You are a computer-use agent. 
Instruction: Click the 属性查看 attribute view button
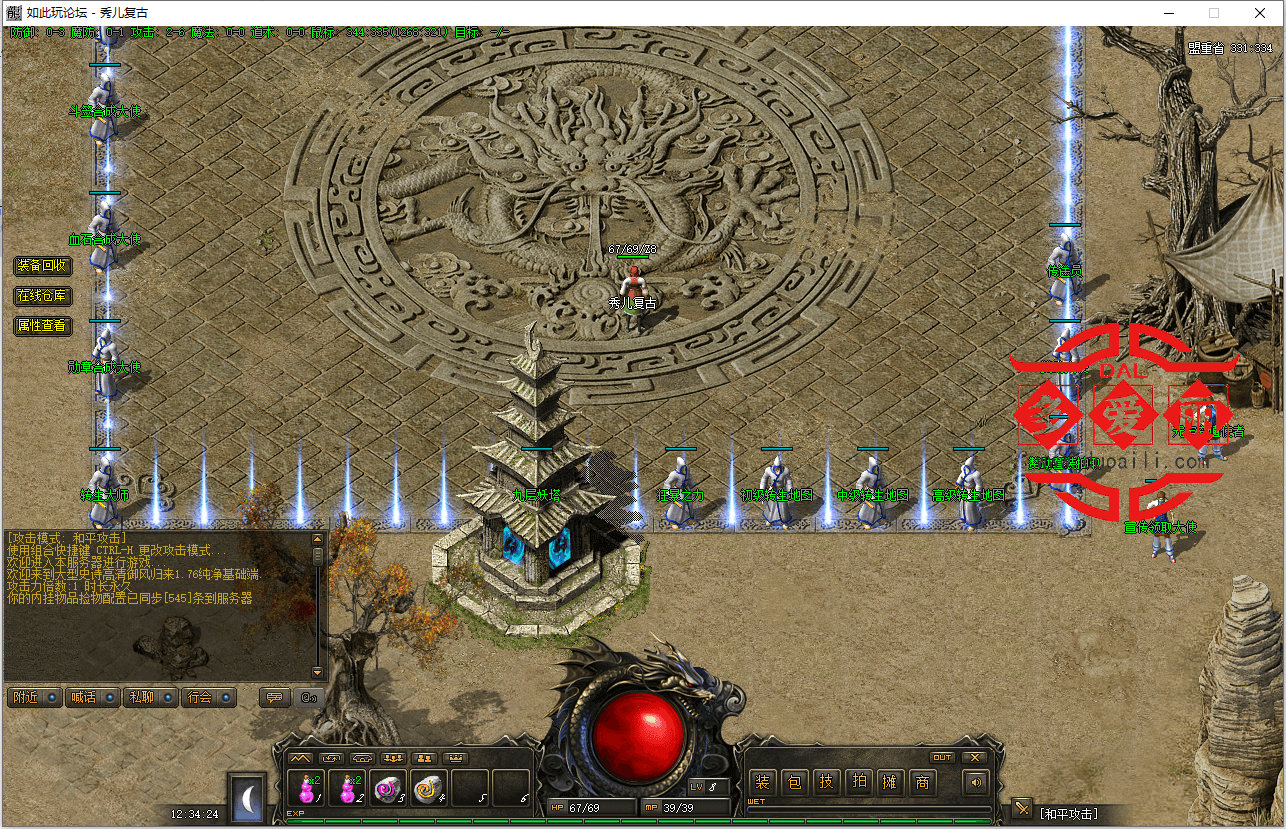coord(42,326)
